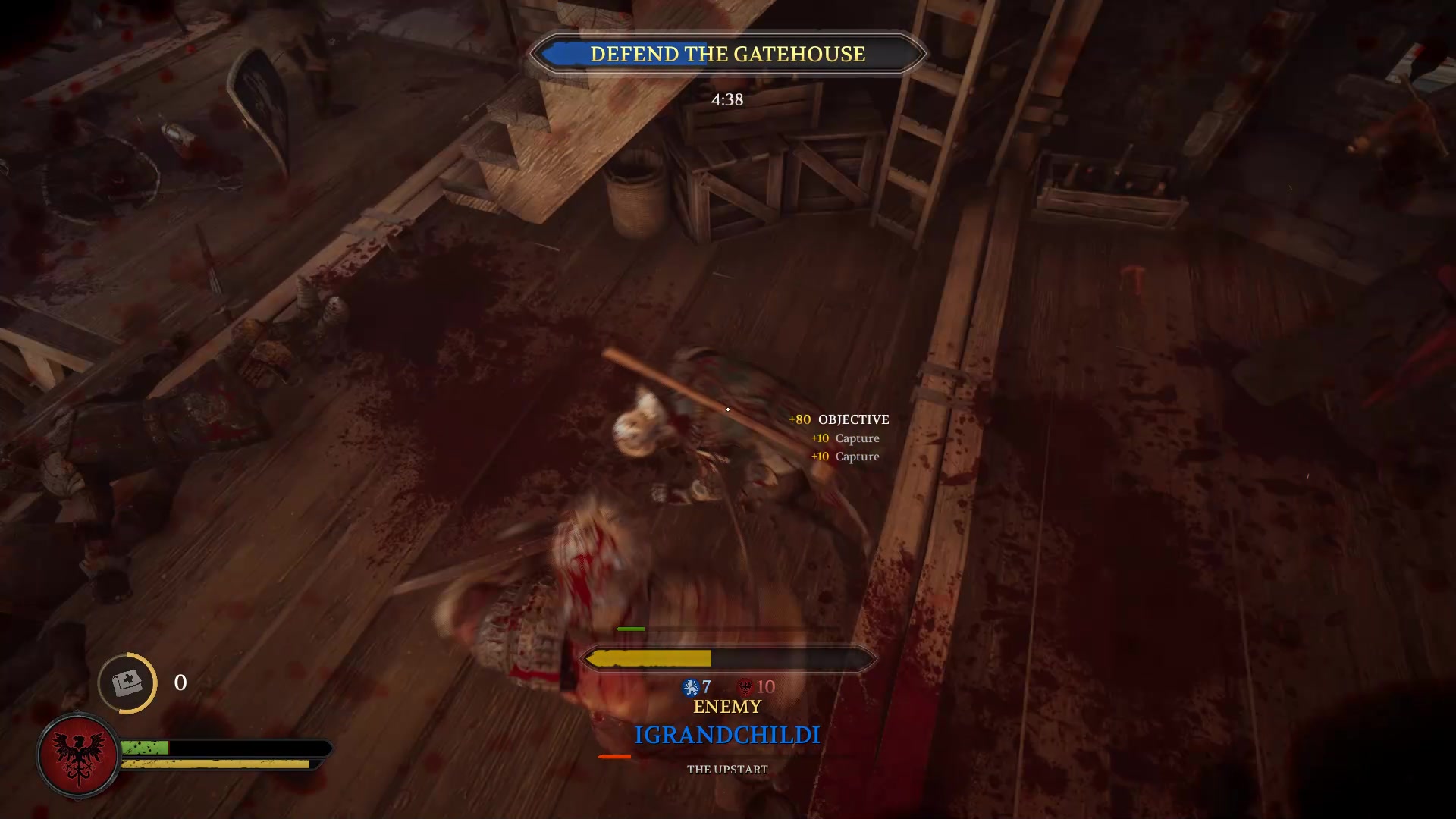Image resolution: width=1456 pixels, height=819 pixels.
Task: Toggle the orange marker under IGRANDCHILDI
Action: (613, 755)
